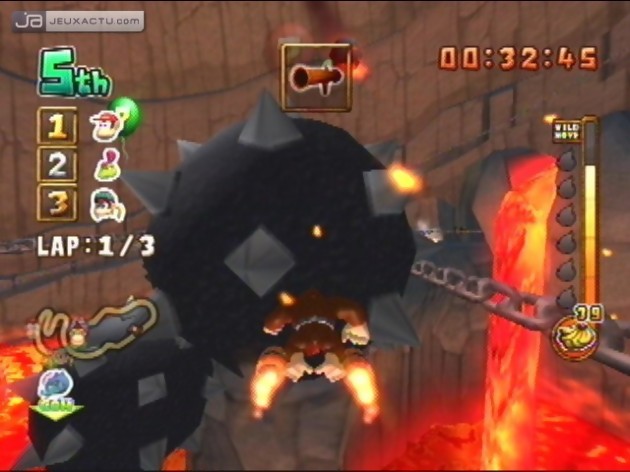Select the third place racer portrait
The width and height of the screenshot is (630, 472).
click(x=104, y=203)
